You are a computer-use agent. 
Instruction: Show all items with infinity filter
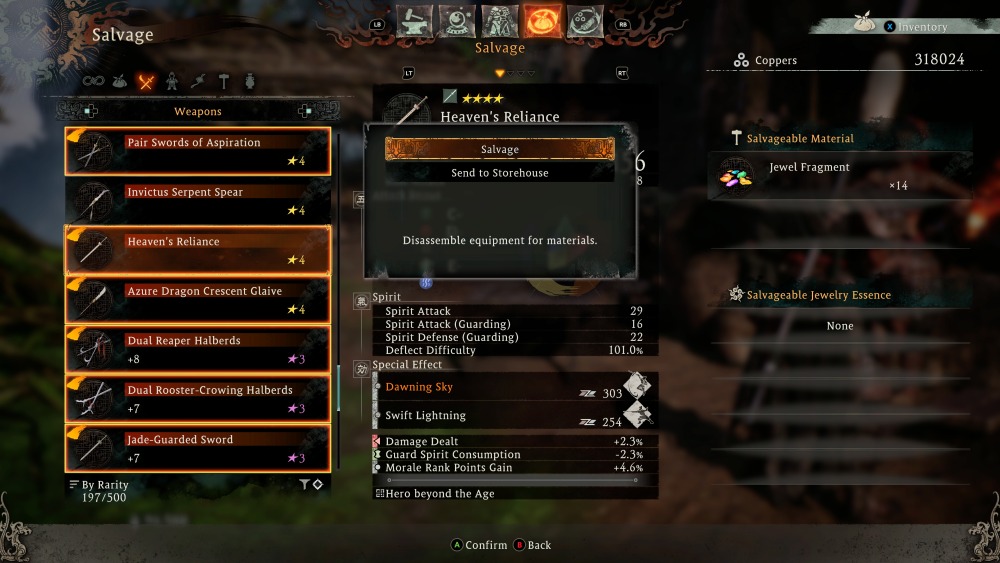point(94,82)
